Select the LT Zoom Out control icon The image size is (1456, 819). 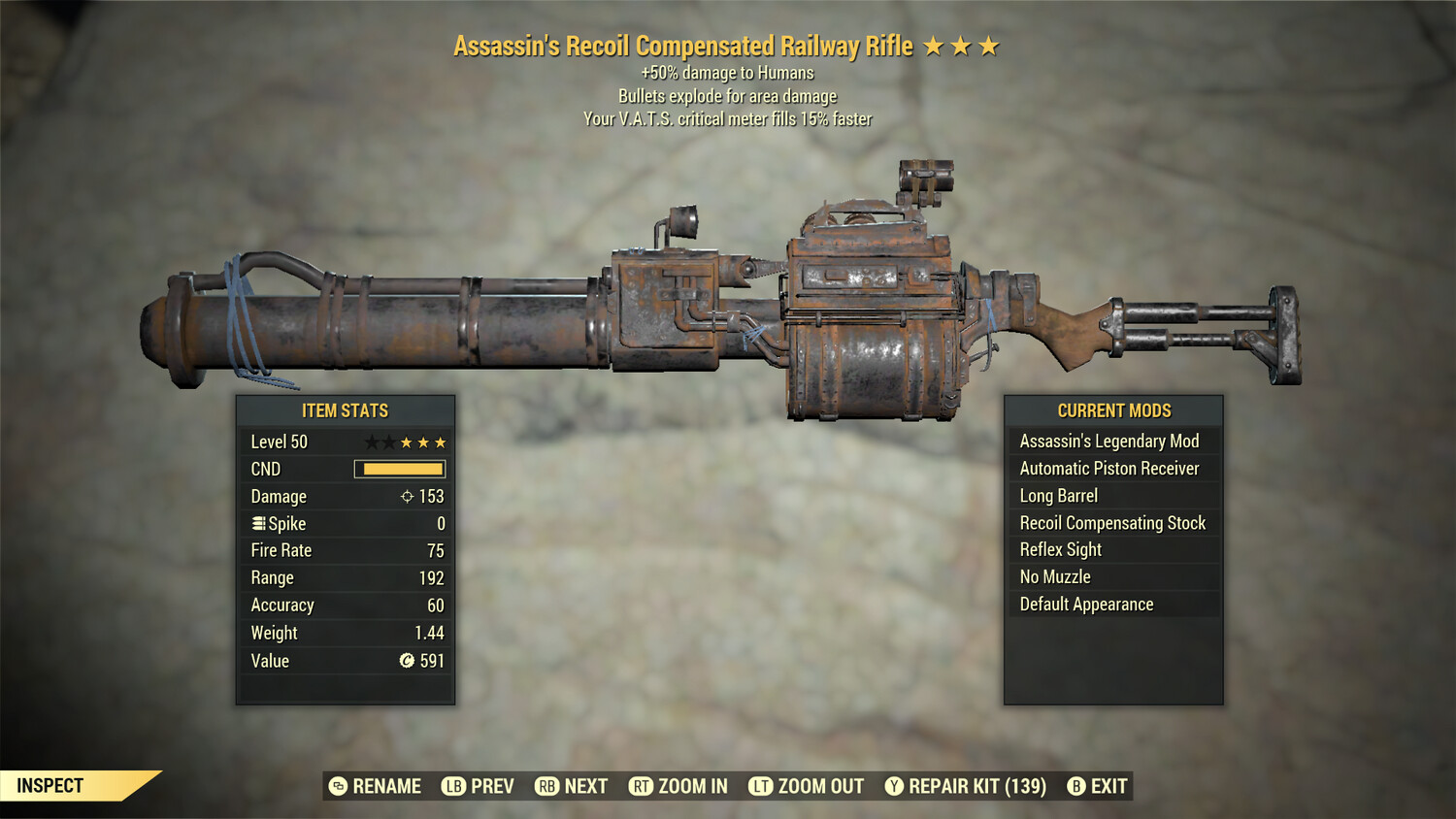click(x=761, y=786)
